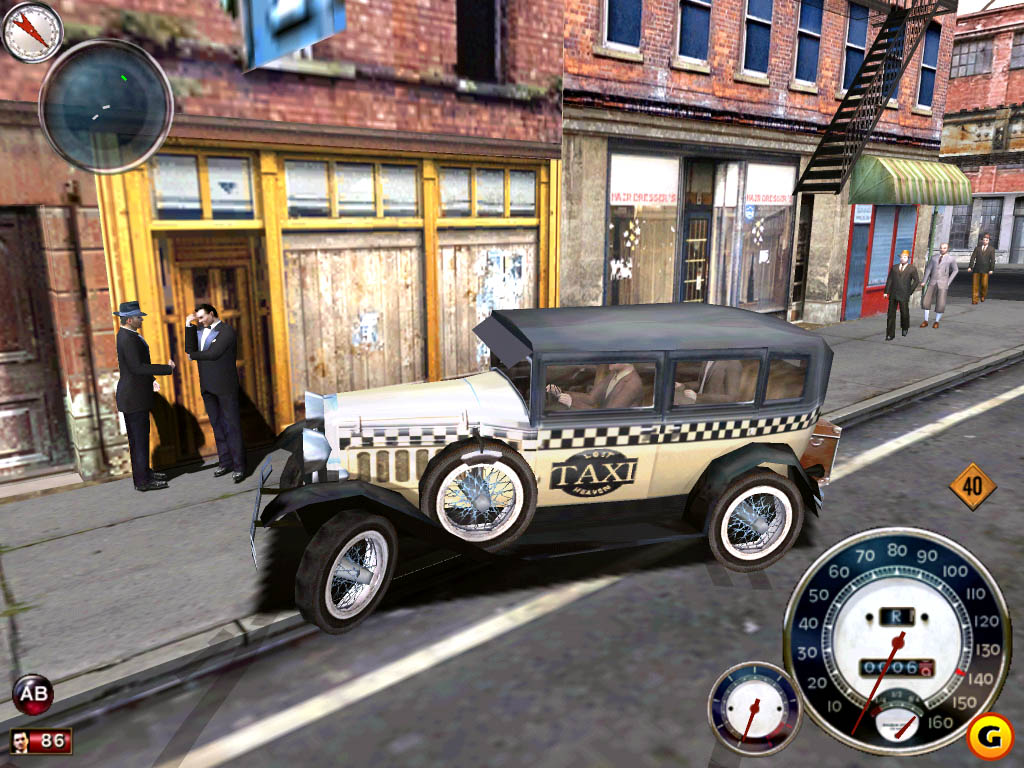Select the 40 speed limit sign indicator
This screenshot has width=1024, height=768.
pyautogui.click(x=972, y=487)
